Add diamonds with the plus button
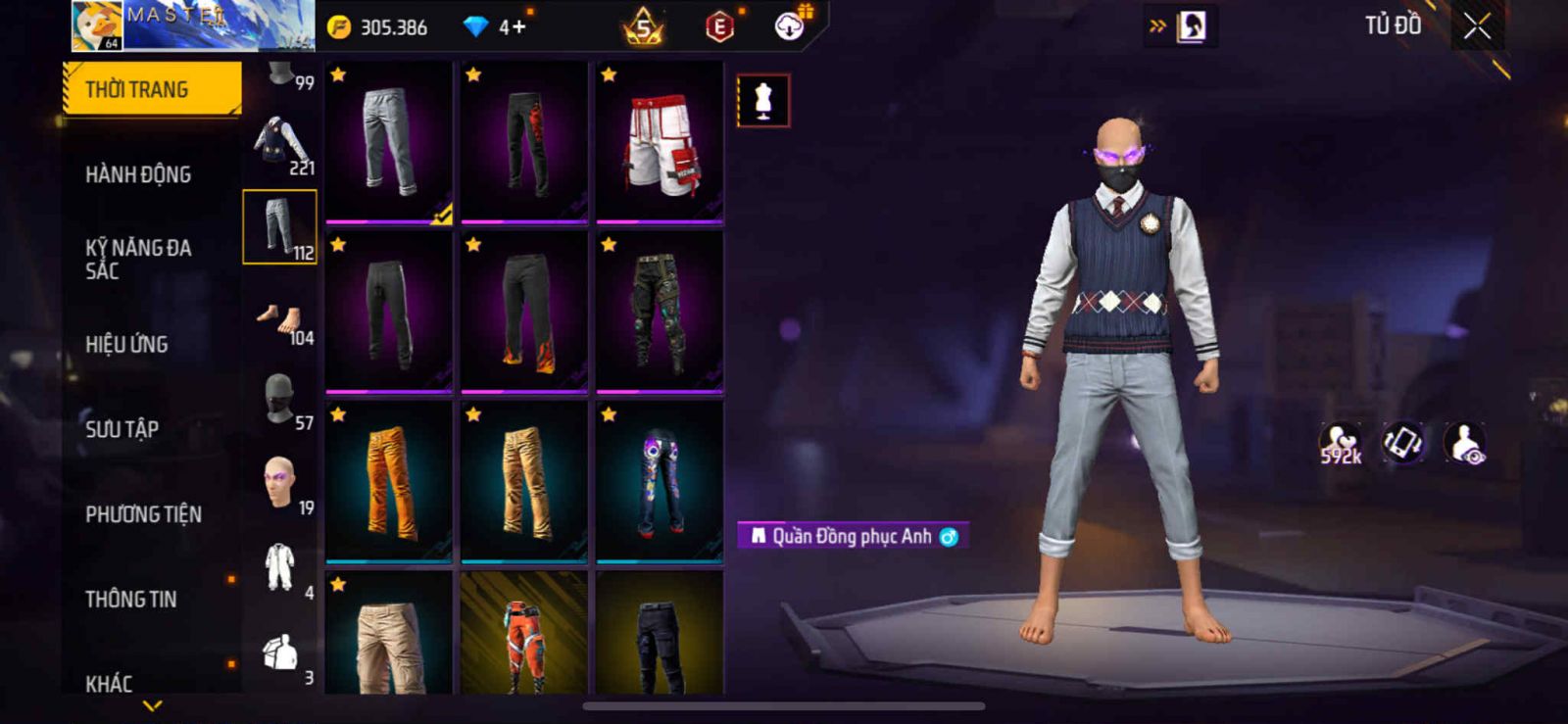Viewport: 1568px width, 724px height. (x=516, y=26)
